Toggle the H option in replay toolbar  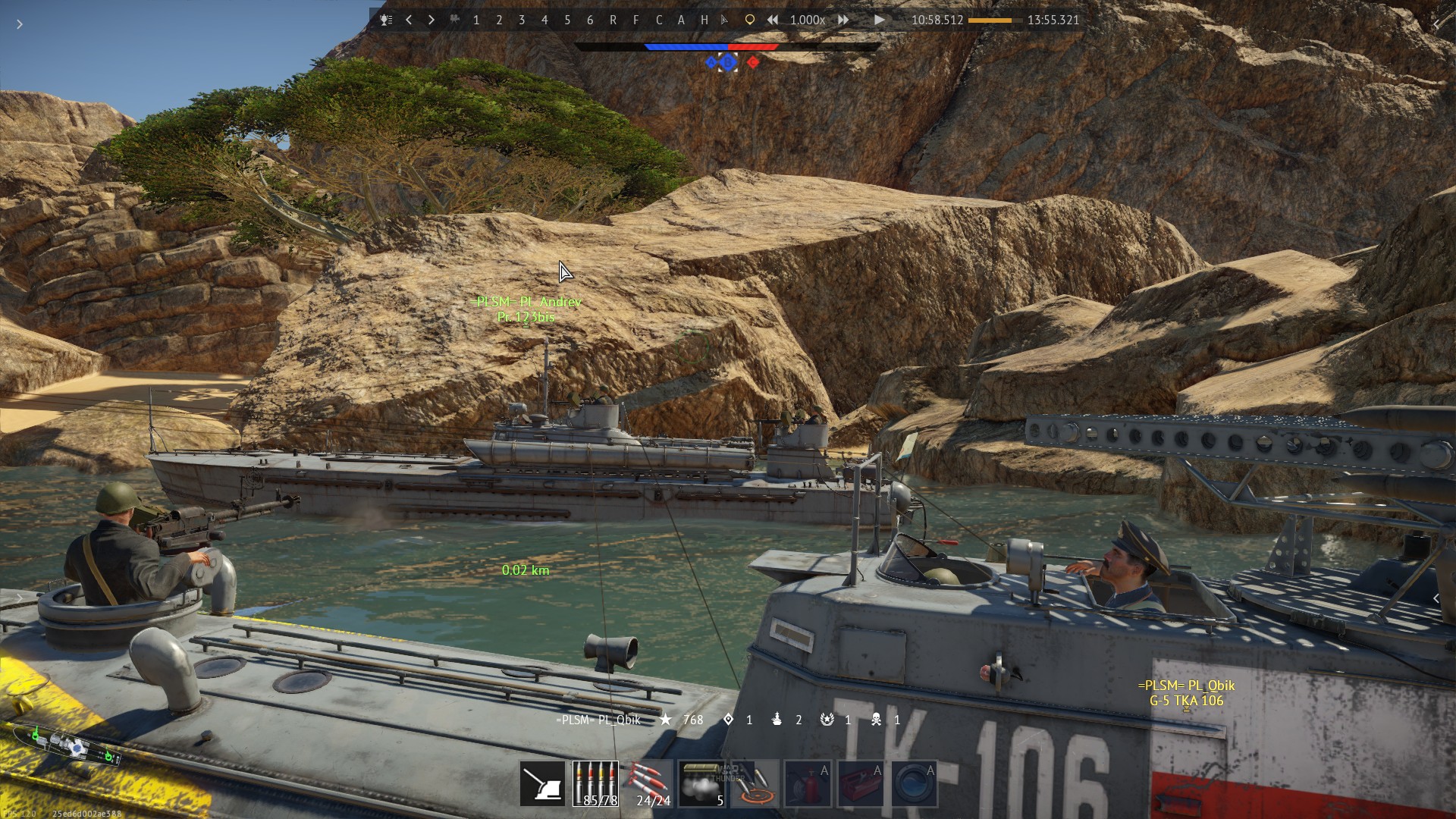704,20
